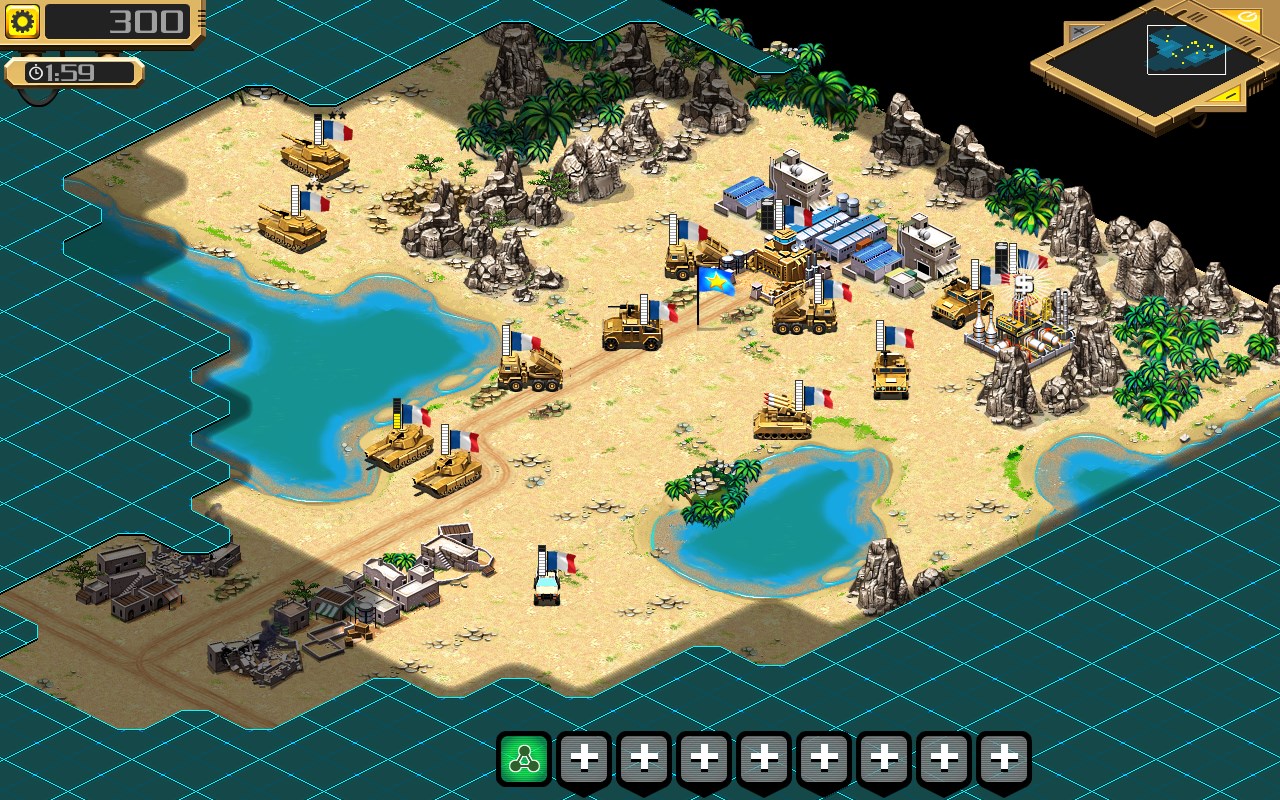This screenshot has height=800, width=1280.
Task: Open the settings gear menu
Action: coord(20,20)
